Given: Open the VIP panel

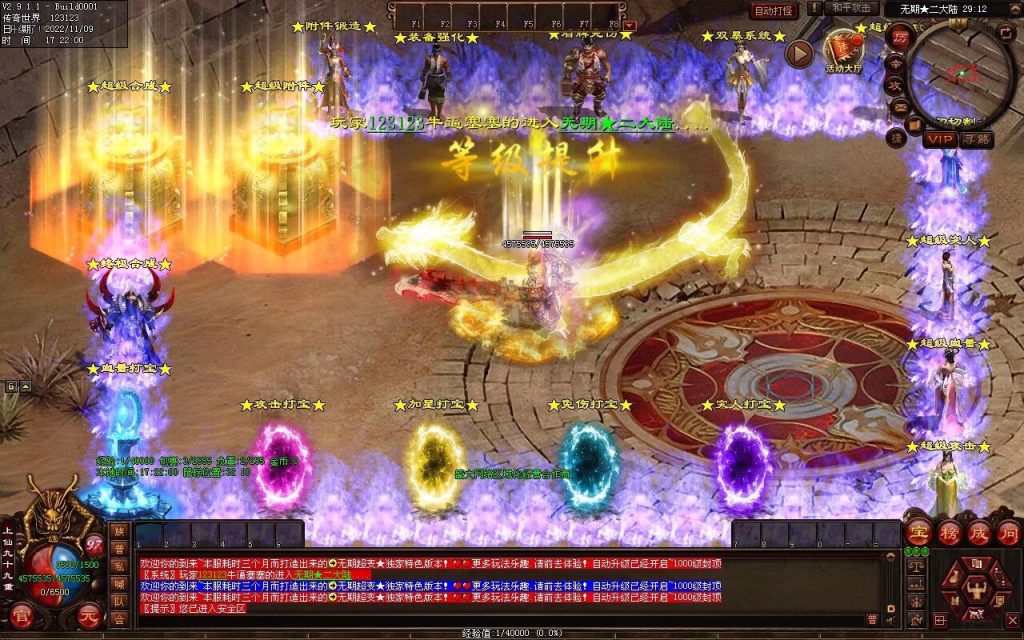Looking at the screenshot, I should 939,139.
